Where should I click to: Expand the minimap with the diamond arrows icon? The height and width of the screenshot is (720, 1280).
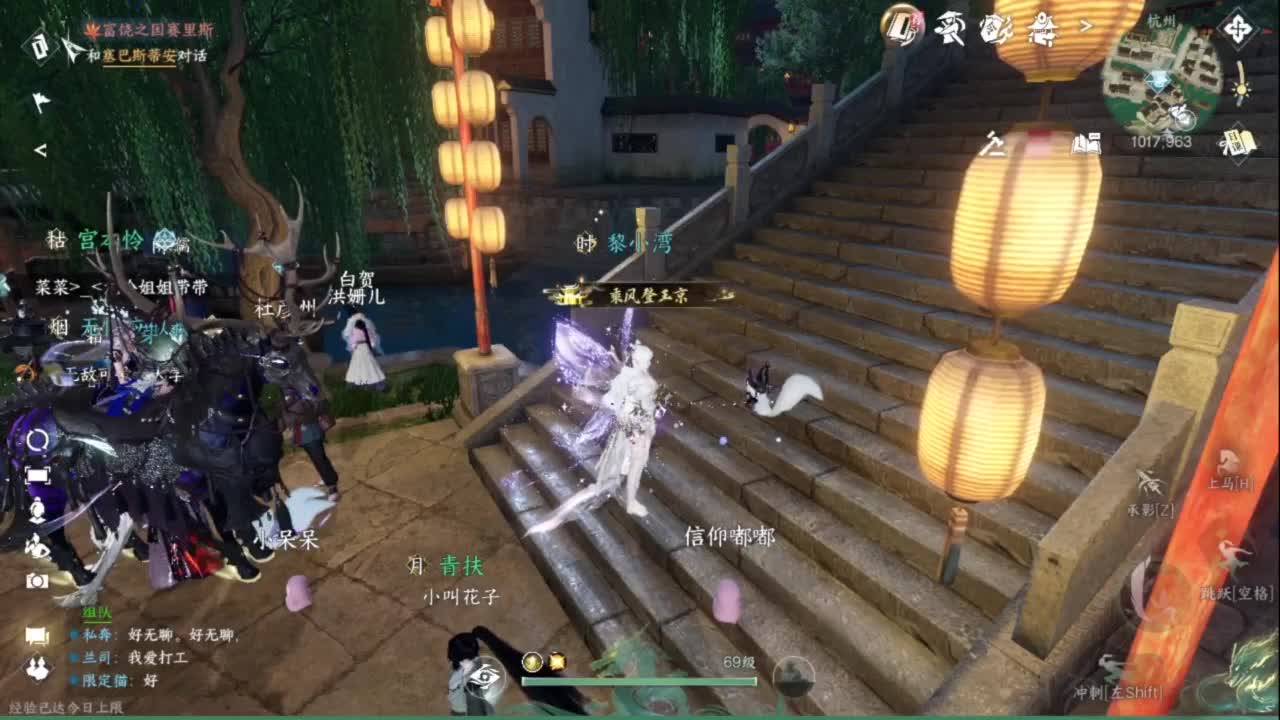click(x=1238, y=29)
